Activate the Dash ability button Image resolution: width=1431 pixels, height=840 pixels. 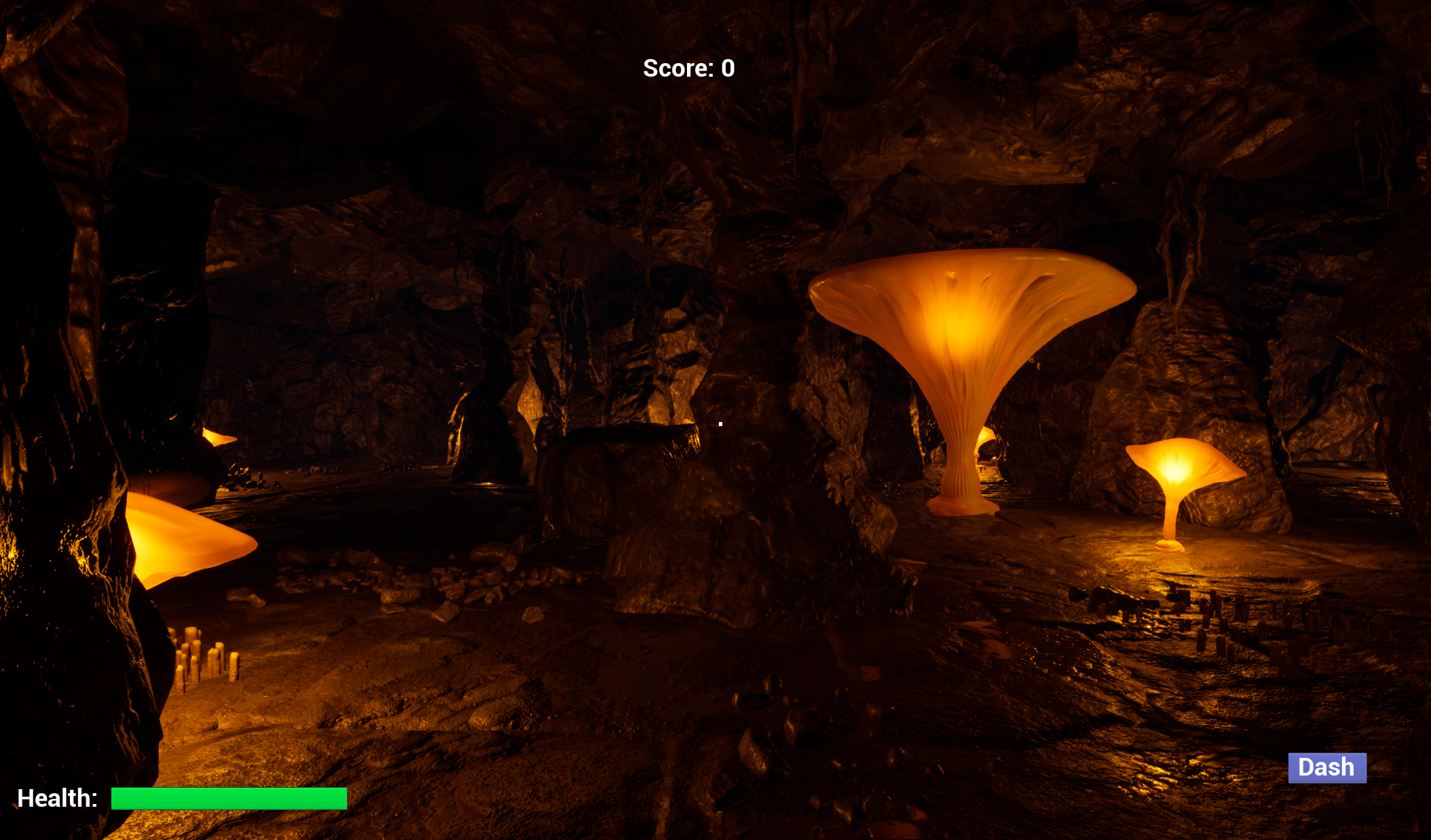[1326, 767]
